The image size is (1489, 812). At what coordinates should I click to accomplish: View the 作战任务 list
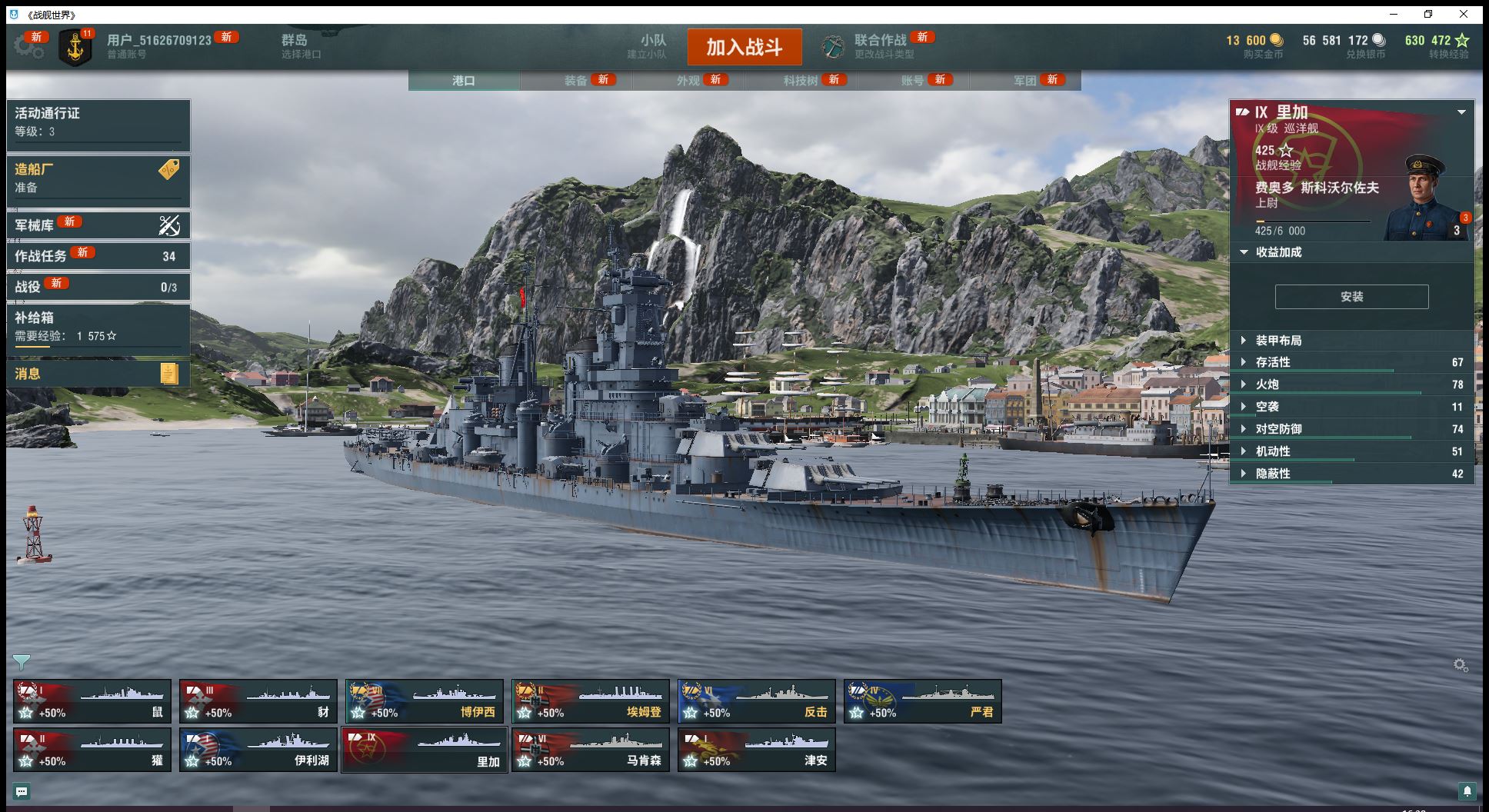(x=98, y=256)
